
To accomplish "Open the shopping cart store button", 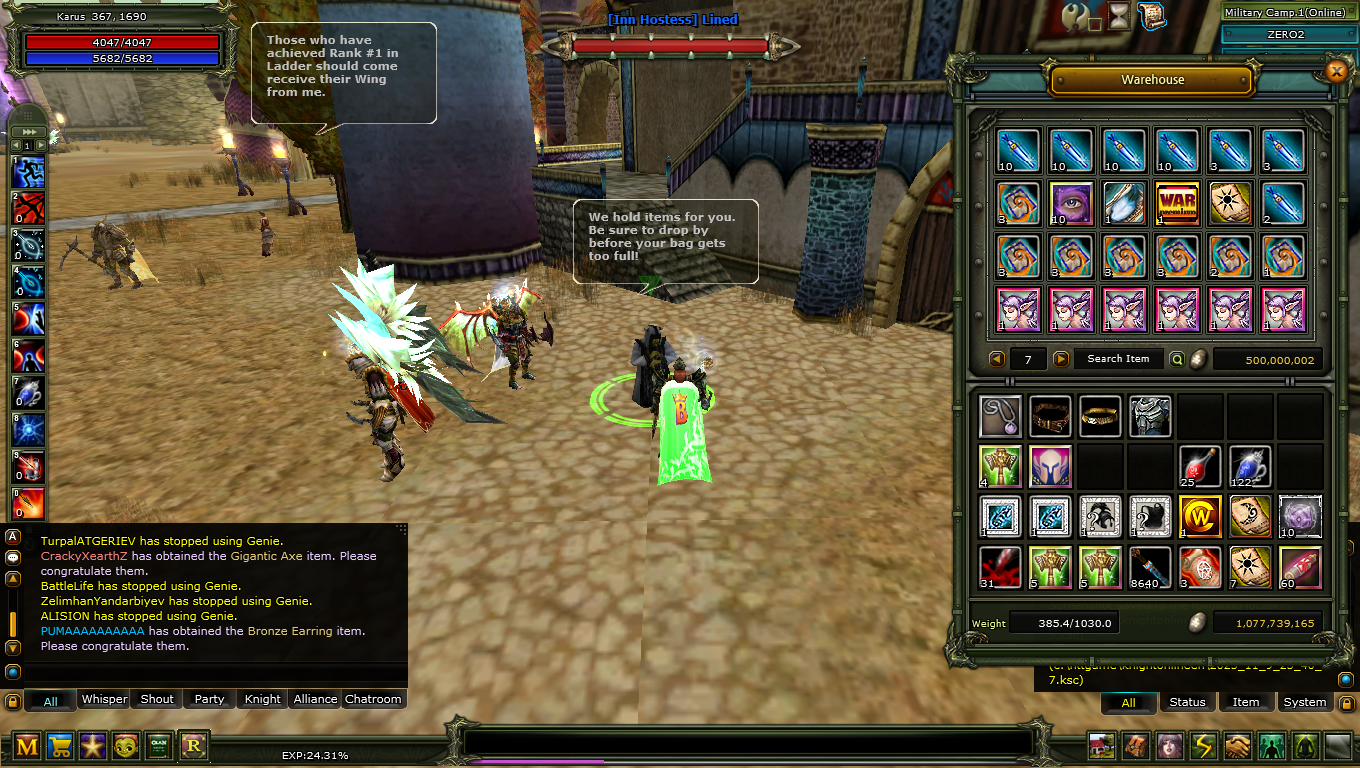I will click(x=60, y=746).
